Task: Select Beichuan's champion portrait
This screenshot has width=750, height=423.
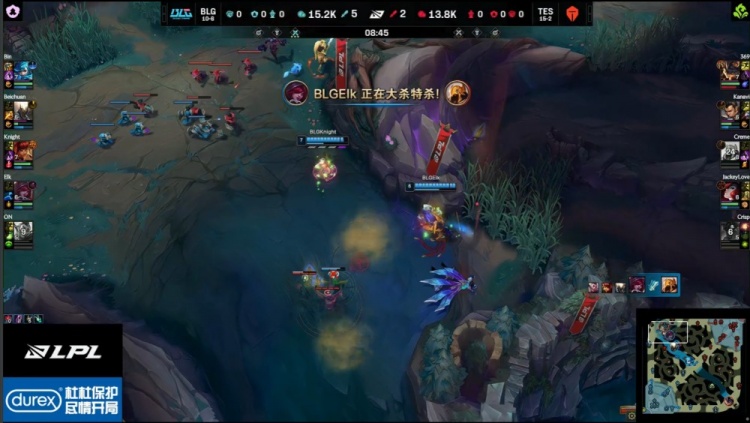Action: coord(24,112)
